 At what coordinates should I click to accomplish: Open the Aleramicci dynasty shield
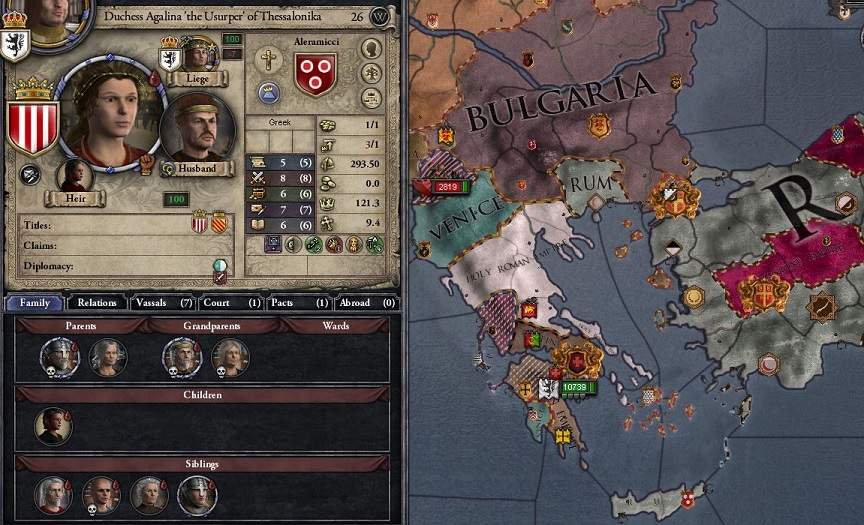pos(315,74)
